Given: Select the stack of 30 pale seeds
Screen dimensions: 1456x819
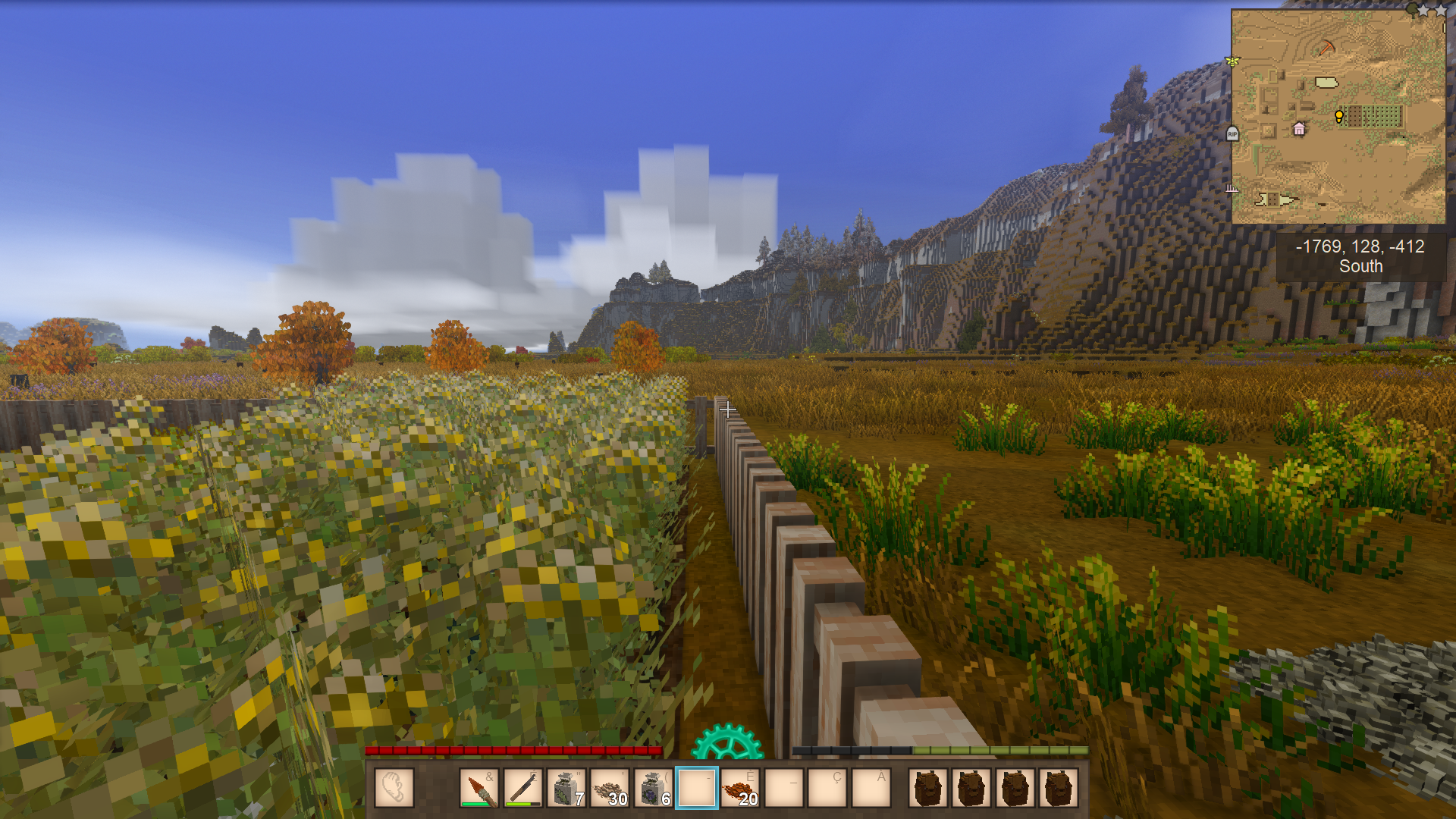Looking at the screenshot, I should tap(610, 788).
